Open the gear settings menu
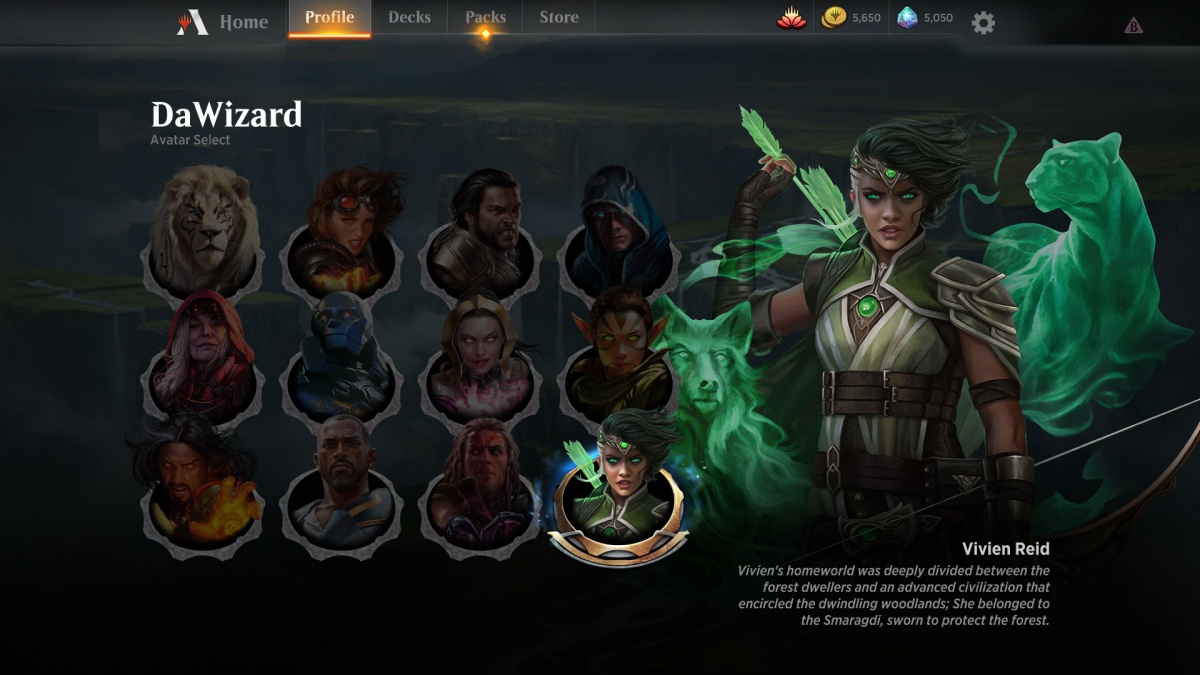This screenshot has height=675, width=1200. (983, 23)
